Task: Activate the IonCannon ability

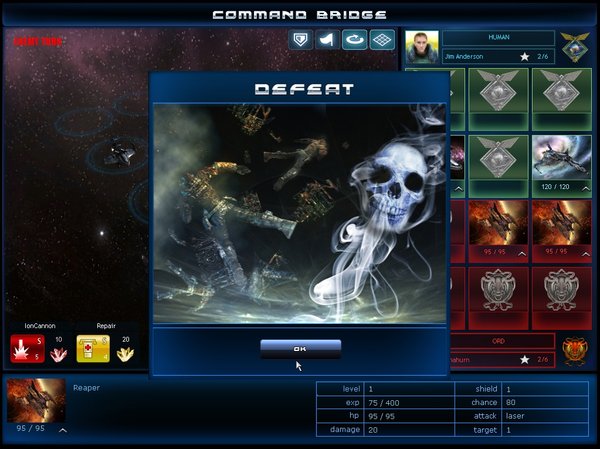Action: (27, 349)
